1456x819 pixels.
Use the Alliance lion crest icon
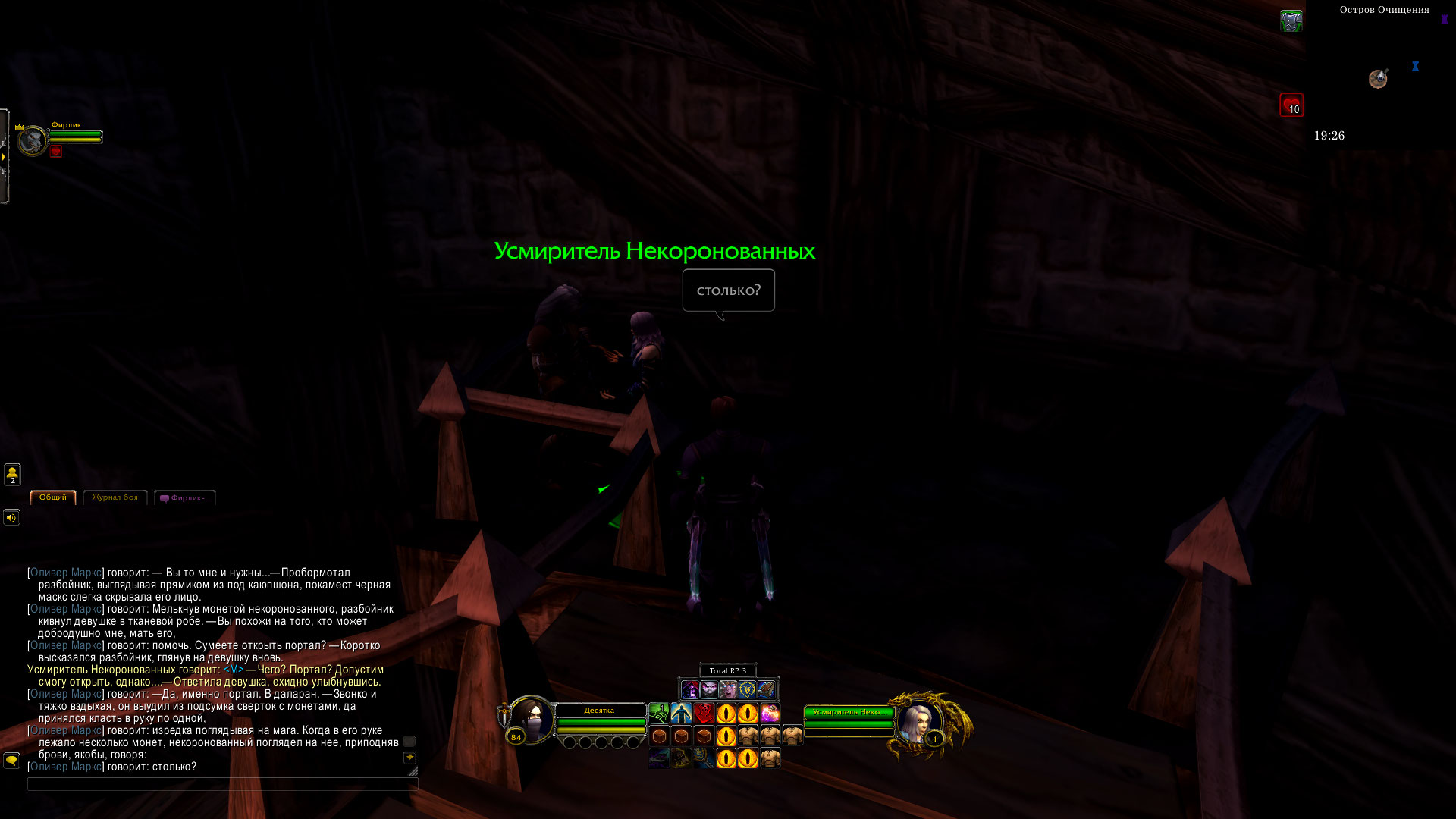click(x=747, y=689)
